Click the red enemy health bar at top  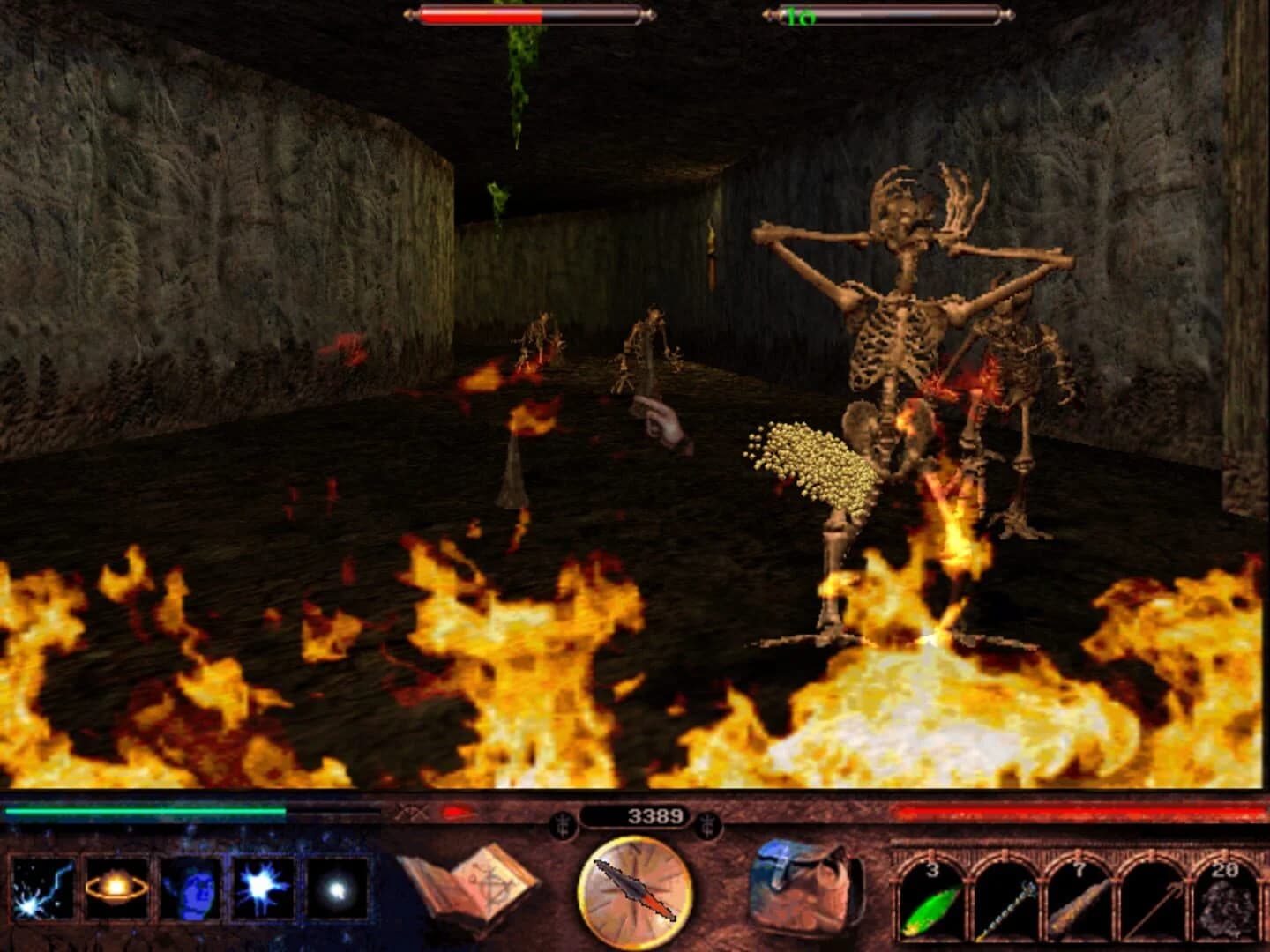(481, 14)
